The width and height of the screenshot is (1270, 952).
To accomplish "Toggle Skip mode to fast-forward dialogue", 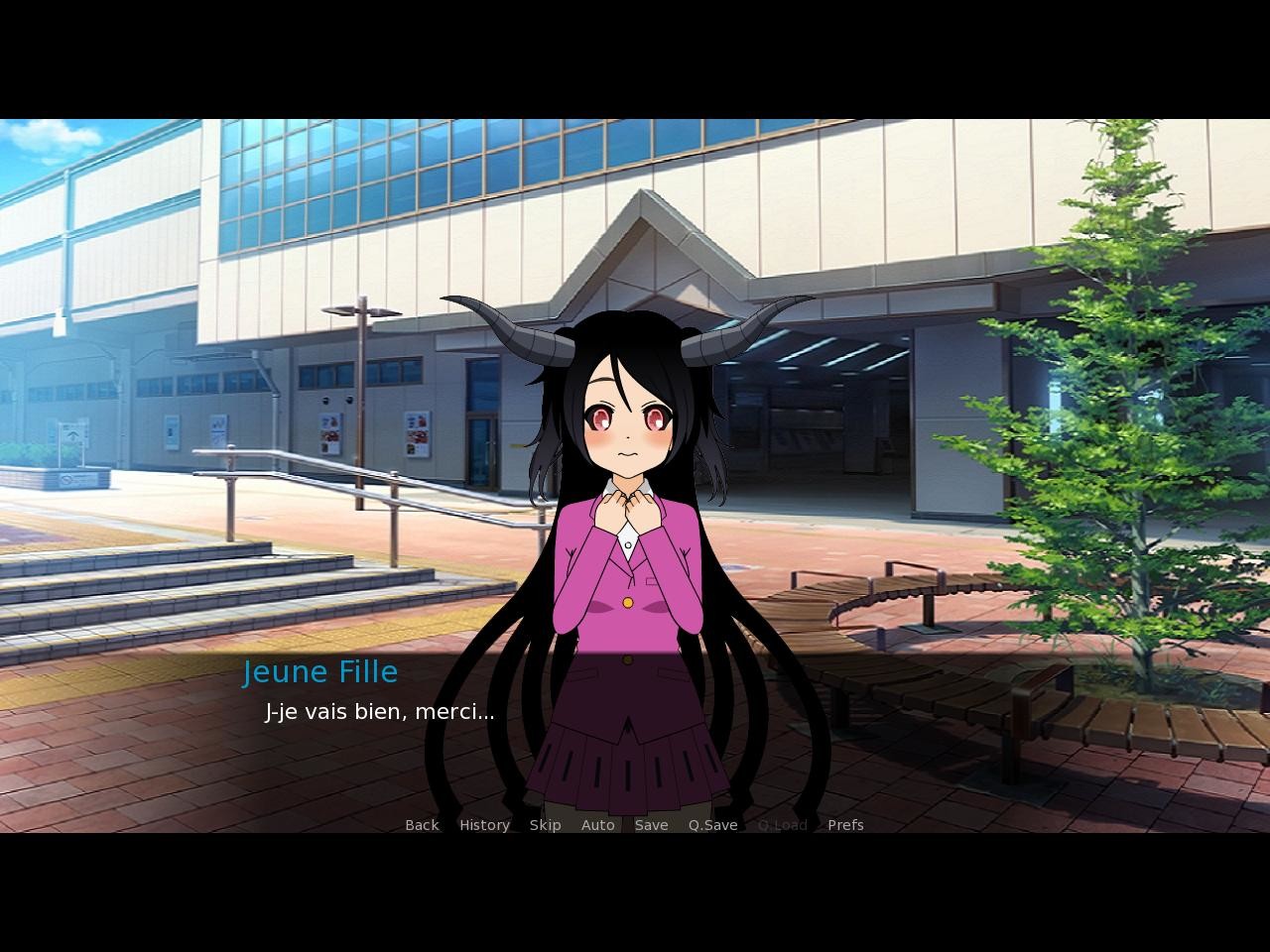I will [545, 824].
